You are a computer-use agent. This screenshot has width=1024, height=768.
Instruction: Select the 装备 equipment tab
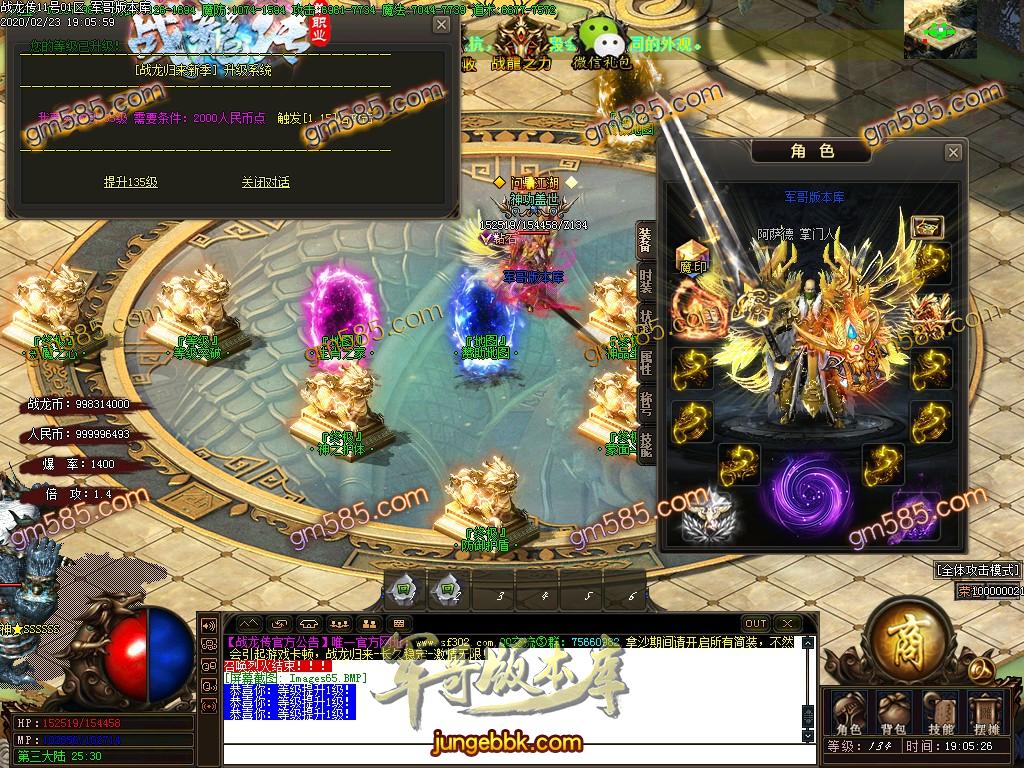tap(645, 240)
